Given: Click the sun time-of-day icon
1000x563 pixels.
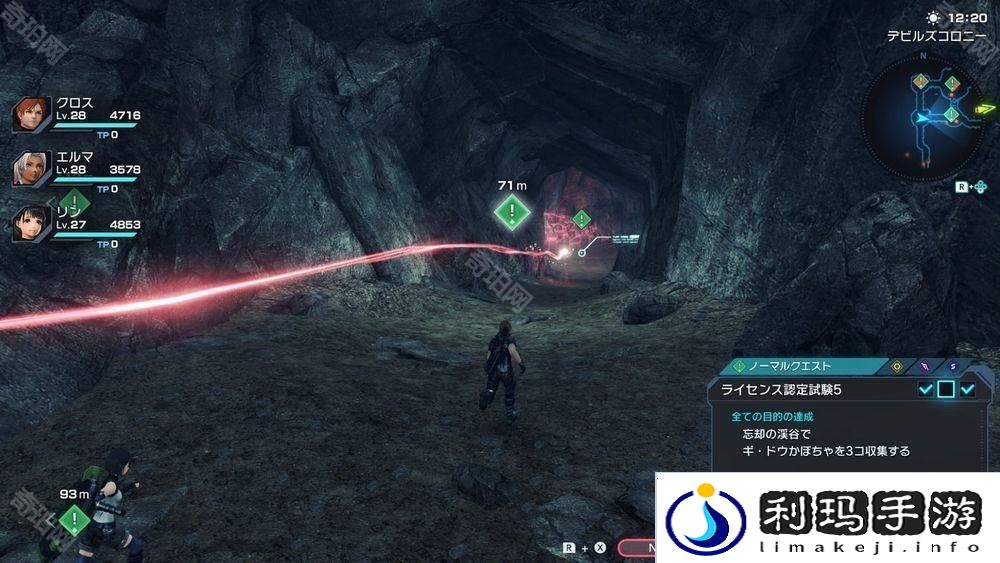Looking at the screenshot, I should click(x=933, y=18).
